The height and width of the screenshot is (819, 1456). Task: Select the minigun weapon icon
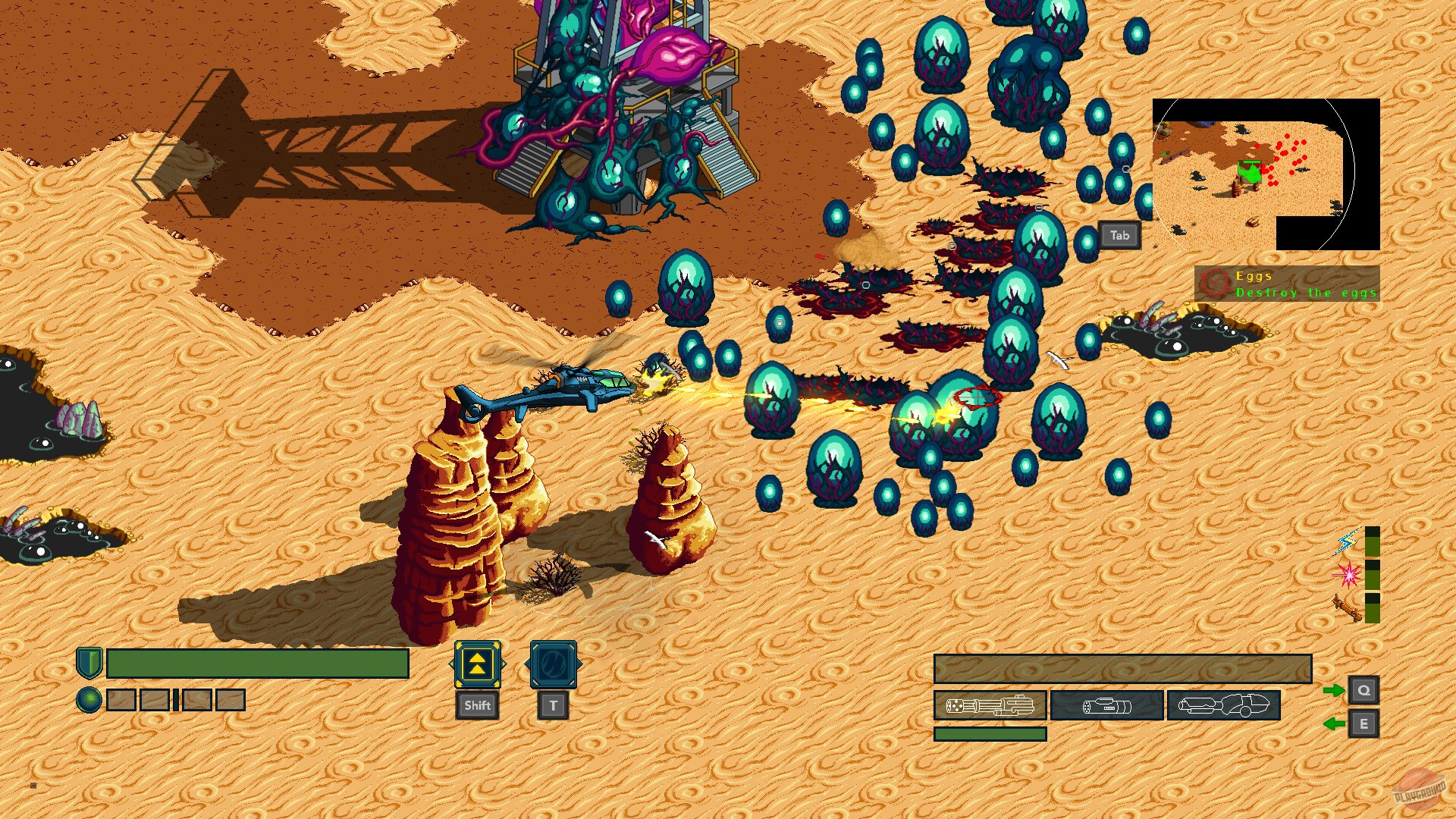[990, 706]
